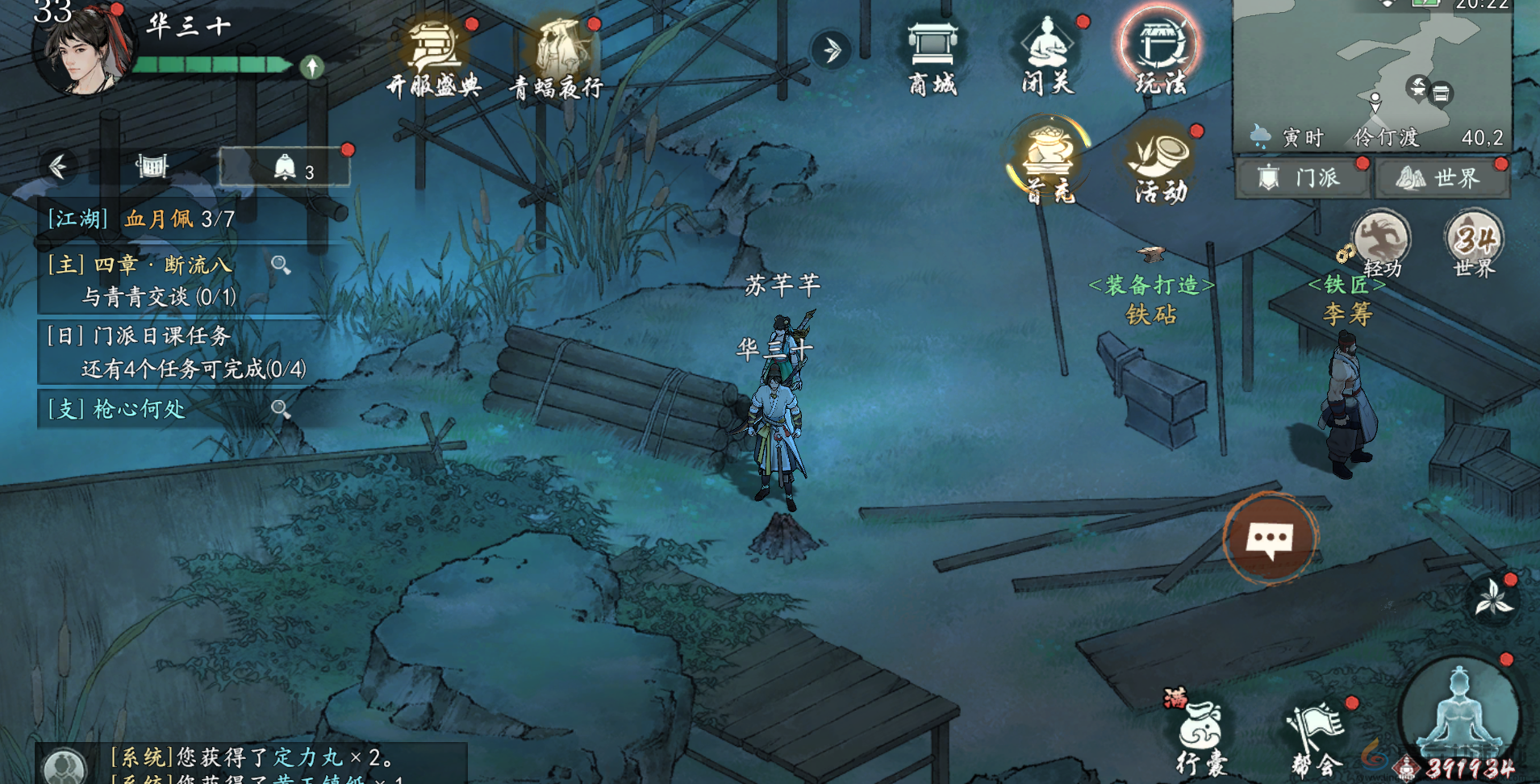Open the bell notifications tab

coord(285,168)
